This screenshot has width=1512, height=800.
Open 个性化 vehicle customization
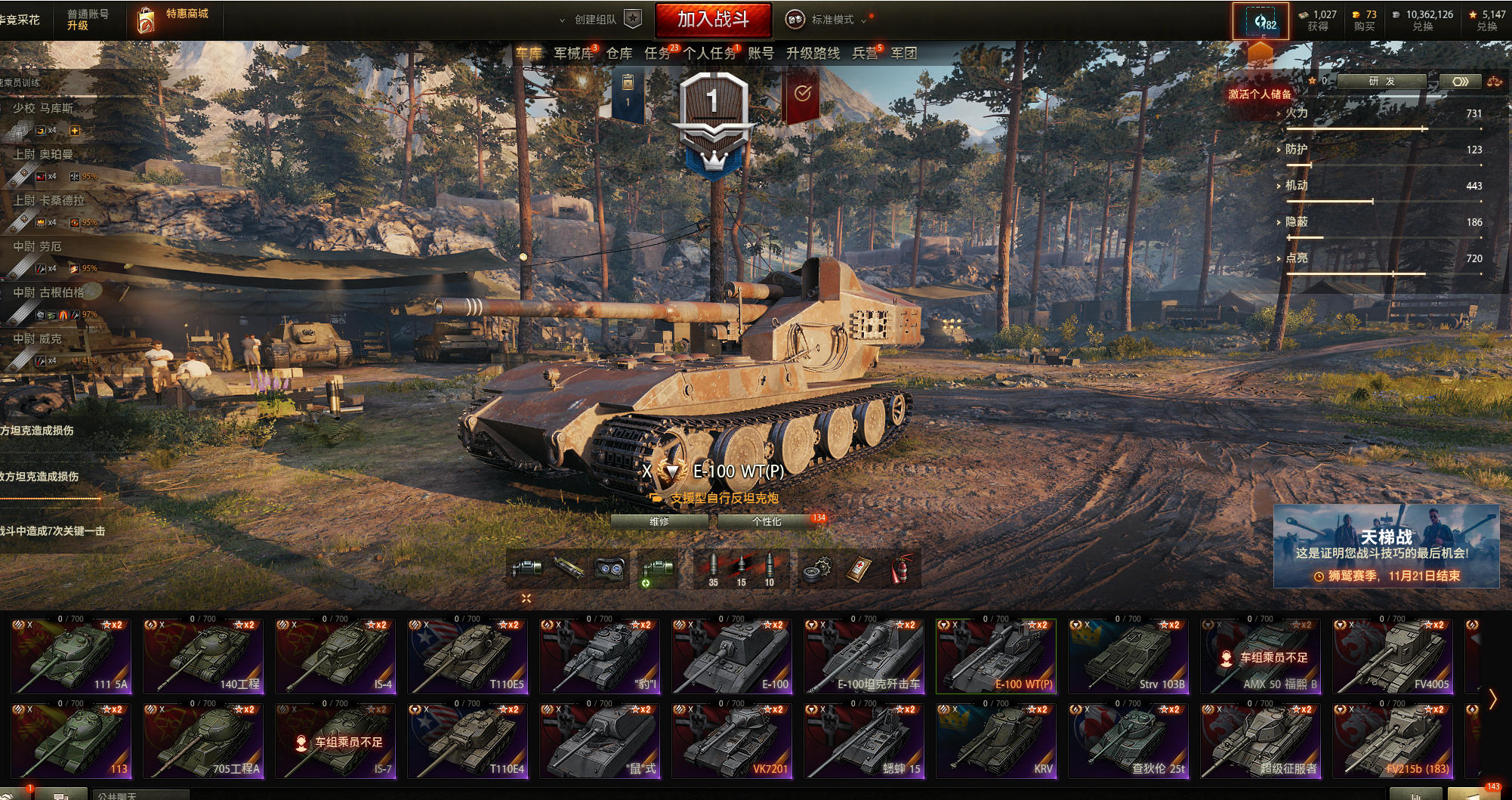coord(767,521)
